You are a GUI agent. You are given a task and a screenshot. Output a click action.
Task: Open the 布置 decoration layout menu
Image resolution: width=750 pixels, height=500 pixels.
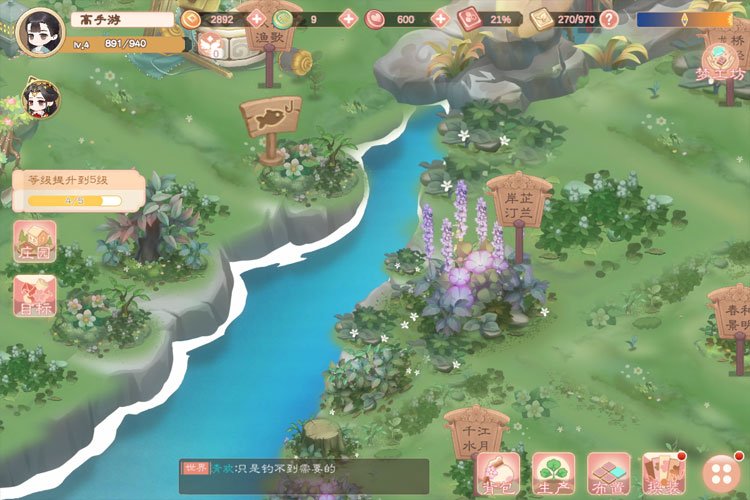click(608, 473)
